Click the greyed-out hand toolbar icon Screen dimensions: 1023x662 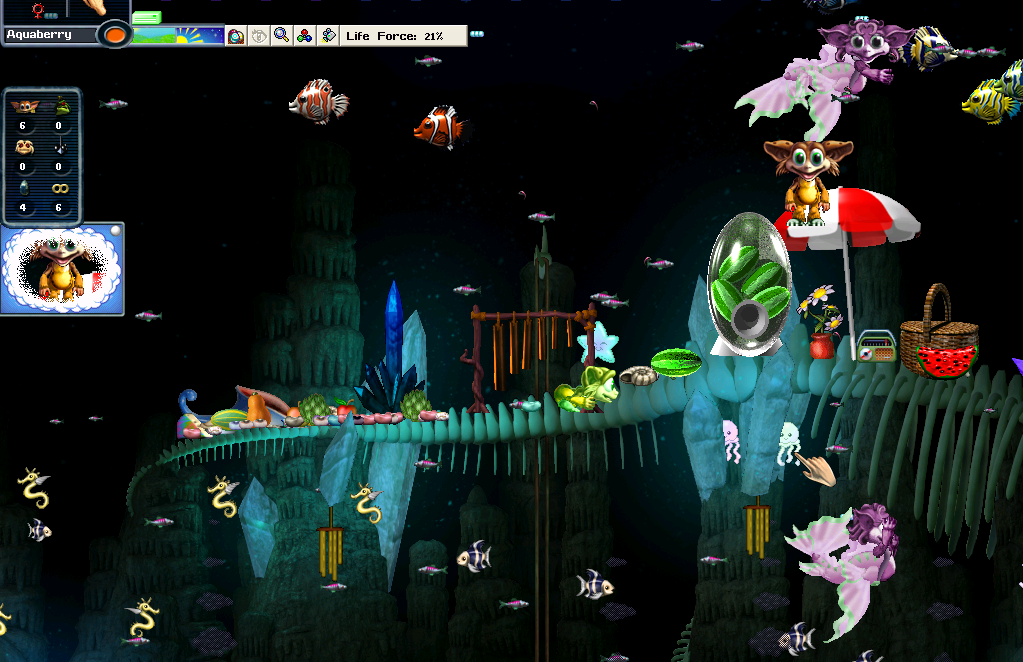tap(259, 36)
